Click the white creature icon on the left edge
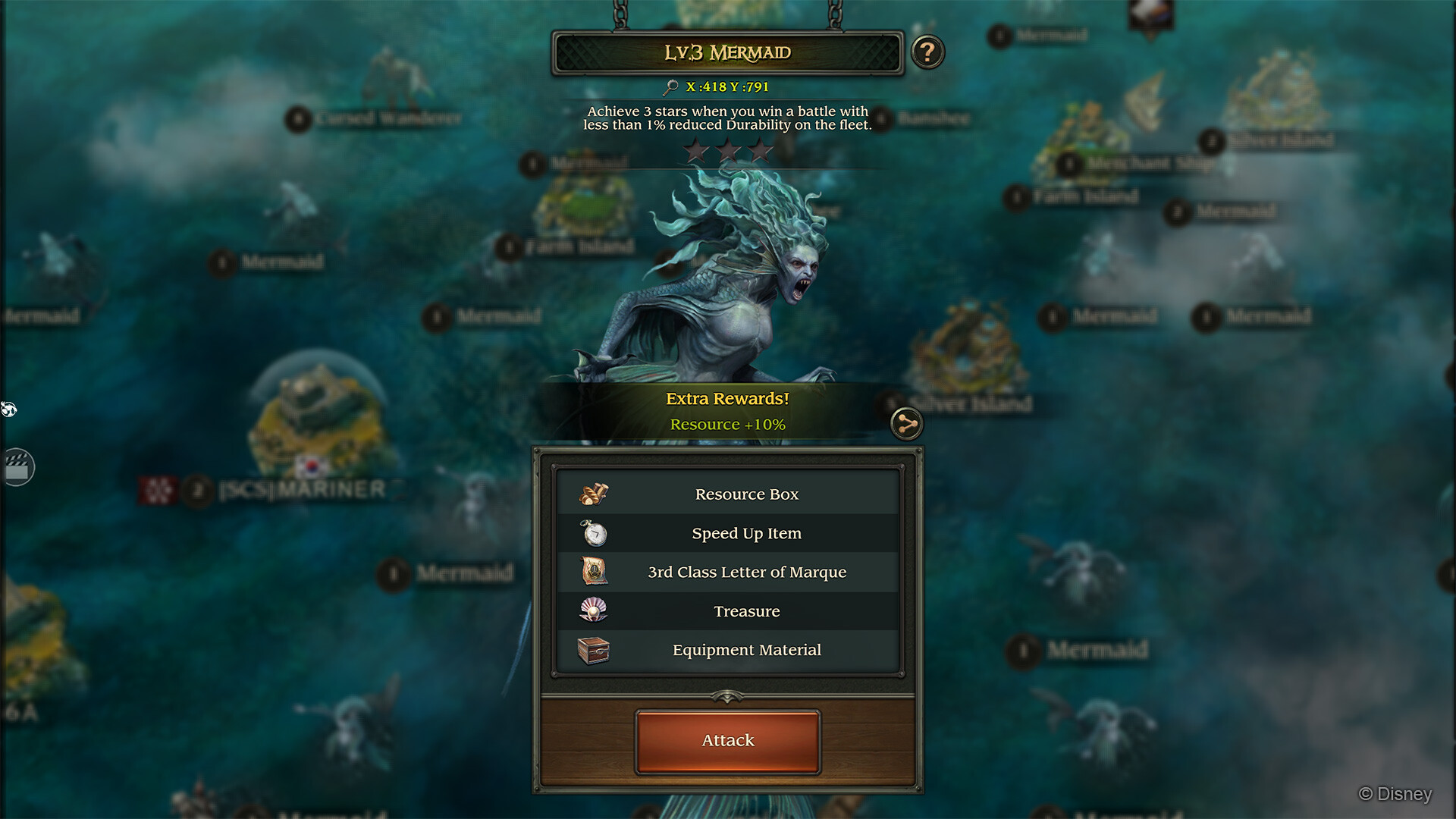This screenshot has height=819, width=1456. click(x=9, y=409)
